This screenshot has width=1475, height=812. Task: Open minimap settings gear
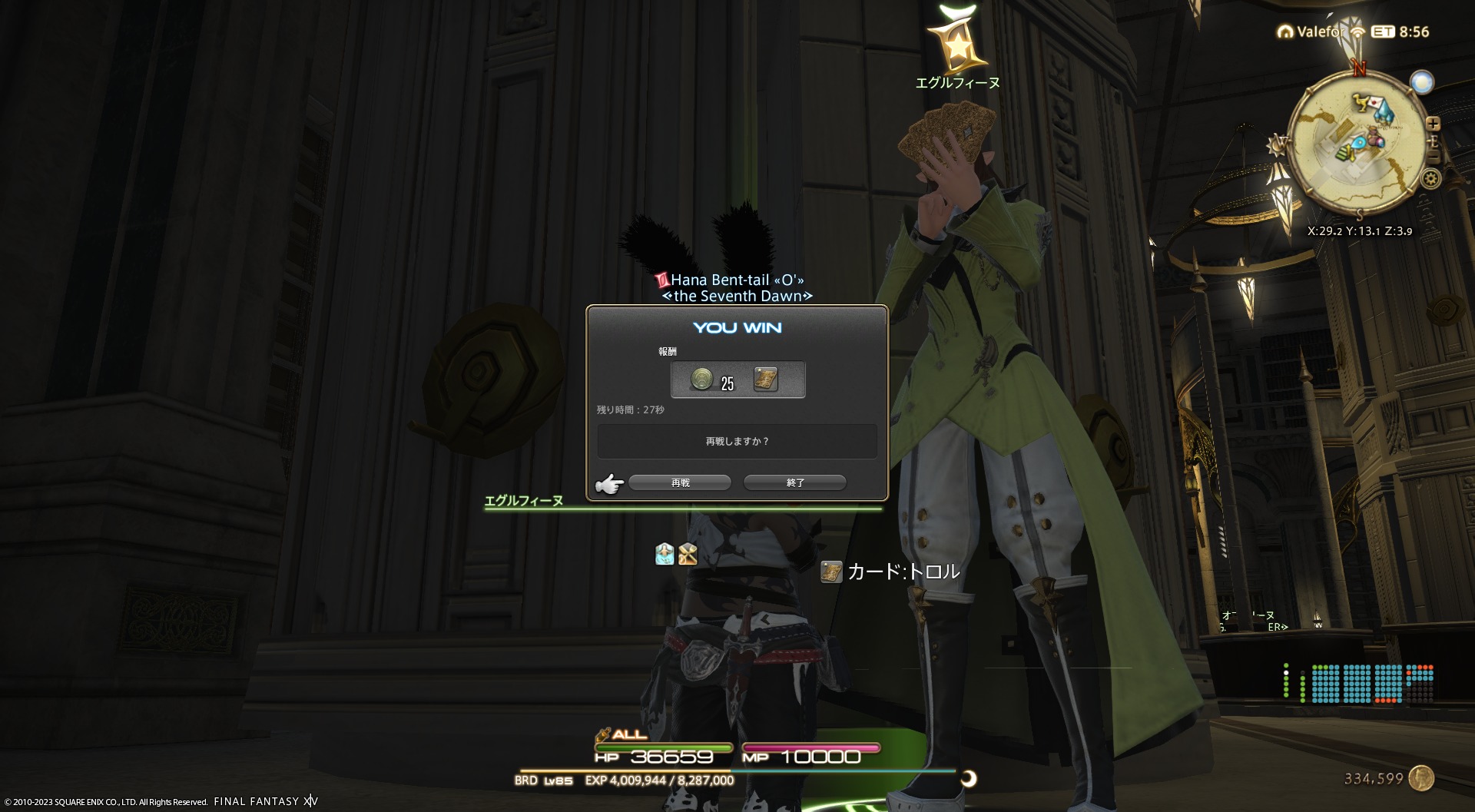pyautogui.click(x=1430, y=179)
